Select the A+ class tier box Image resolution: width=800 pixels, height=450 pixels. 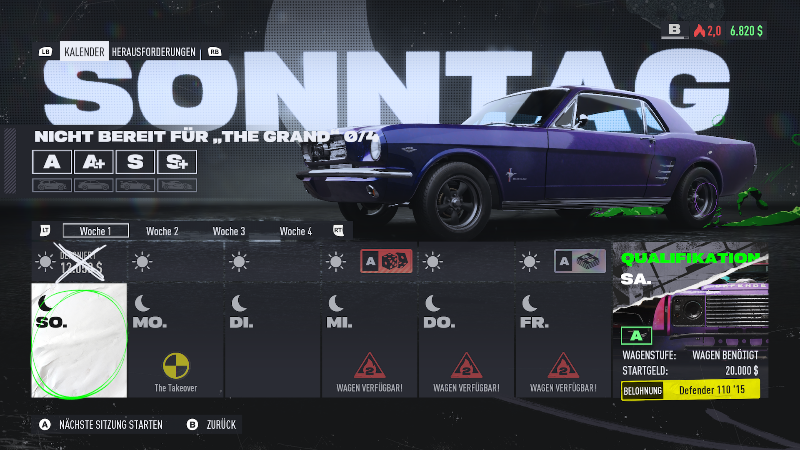(93, 162)
